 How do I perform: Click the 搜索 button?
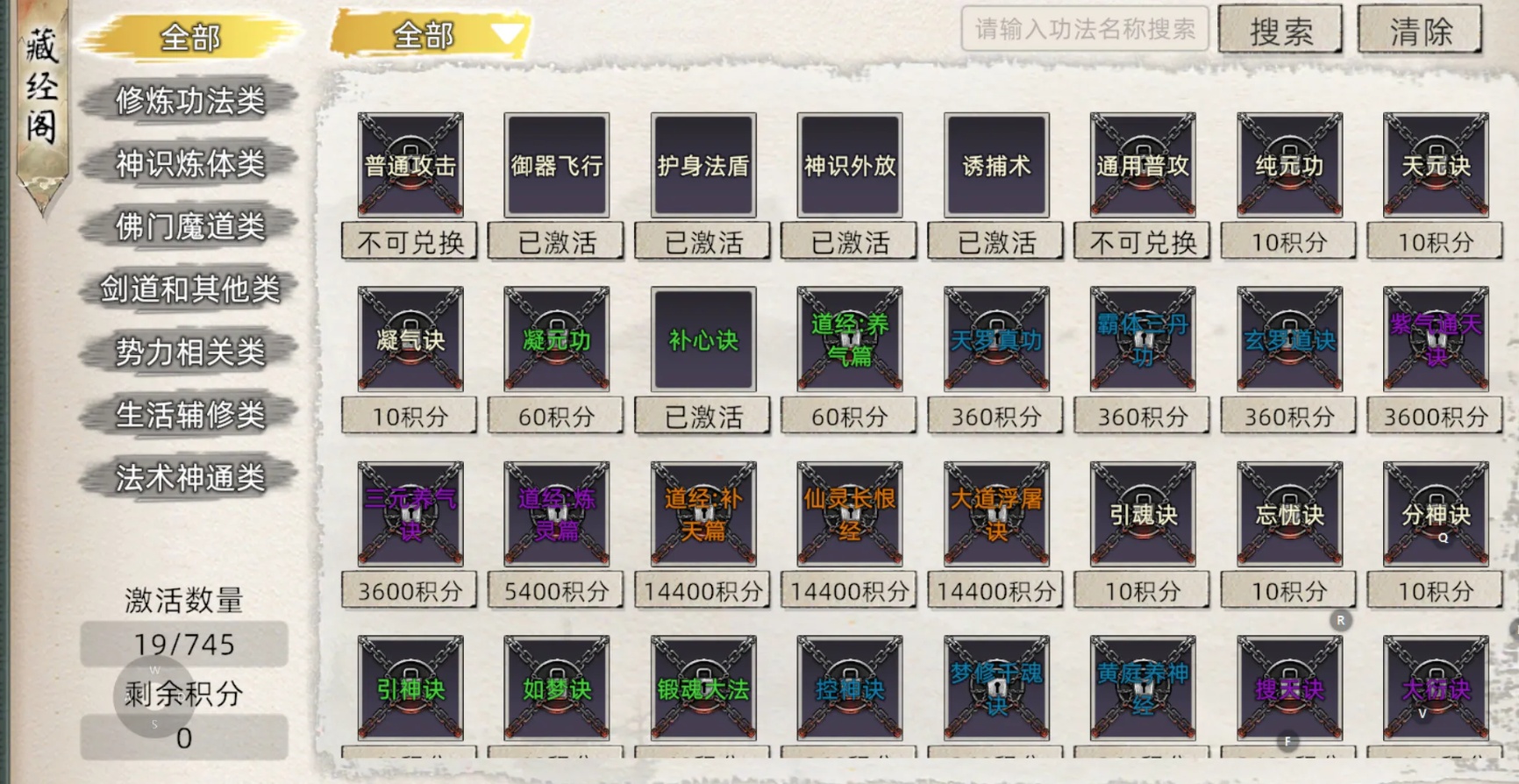pyautogui.click(x=1281, y=30)
